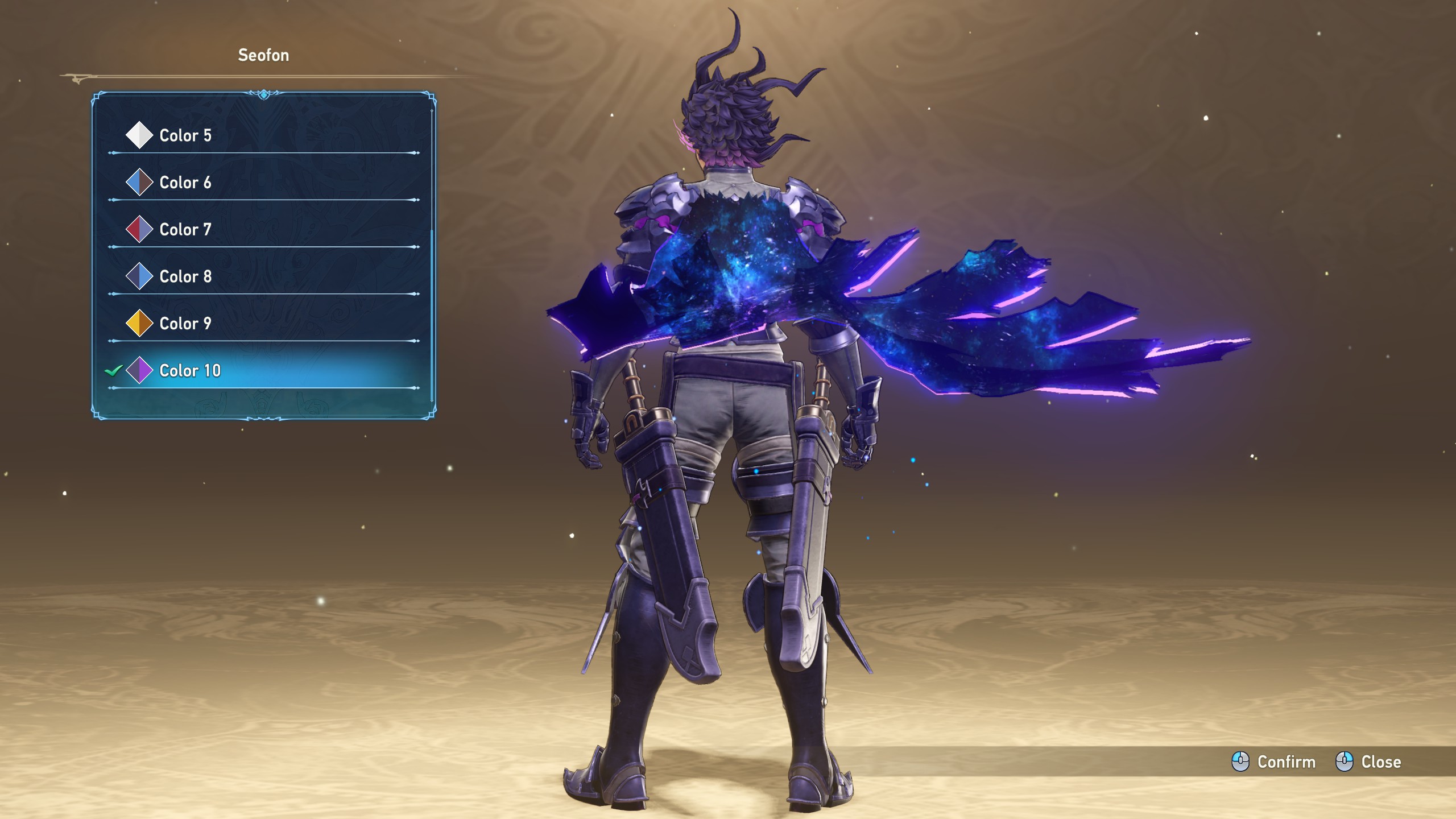Select the highlighted Color 10 entry
This screenshot has width=1456, height=819.
190,371
